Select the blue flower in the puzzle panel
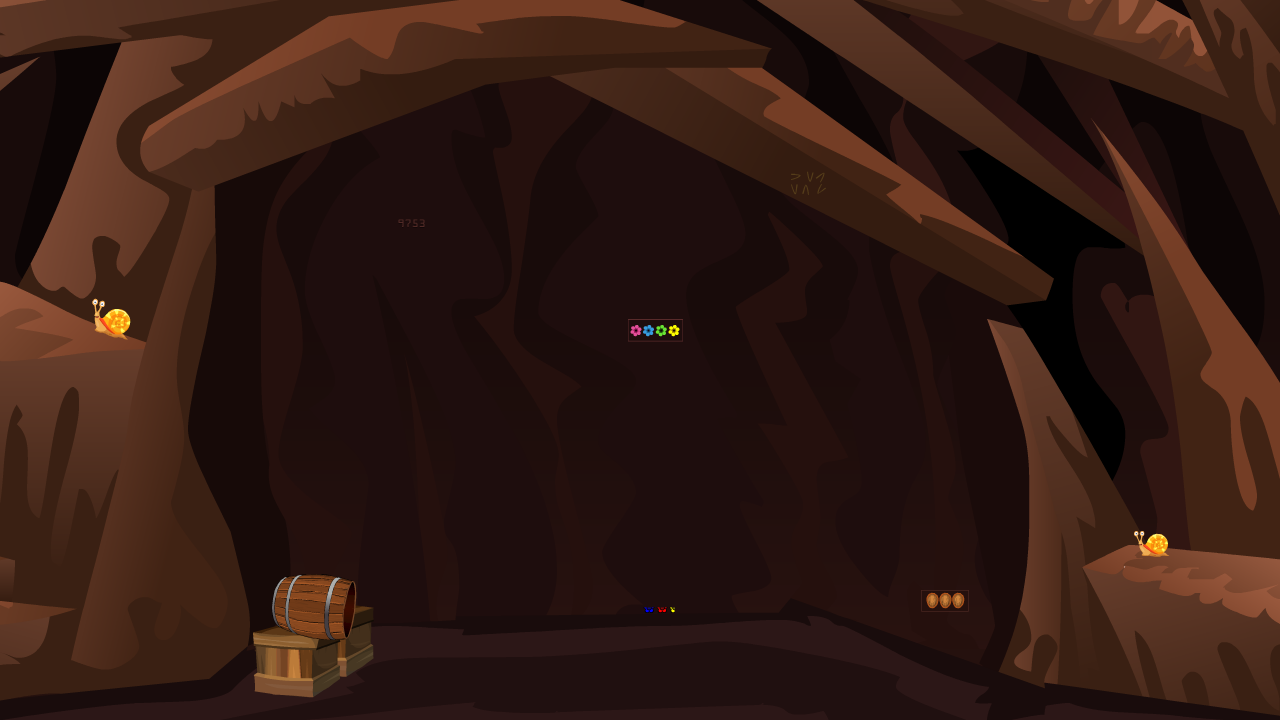The height and width of the screenshot is (720, 1280). (x=649, y=330)
